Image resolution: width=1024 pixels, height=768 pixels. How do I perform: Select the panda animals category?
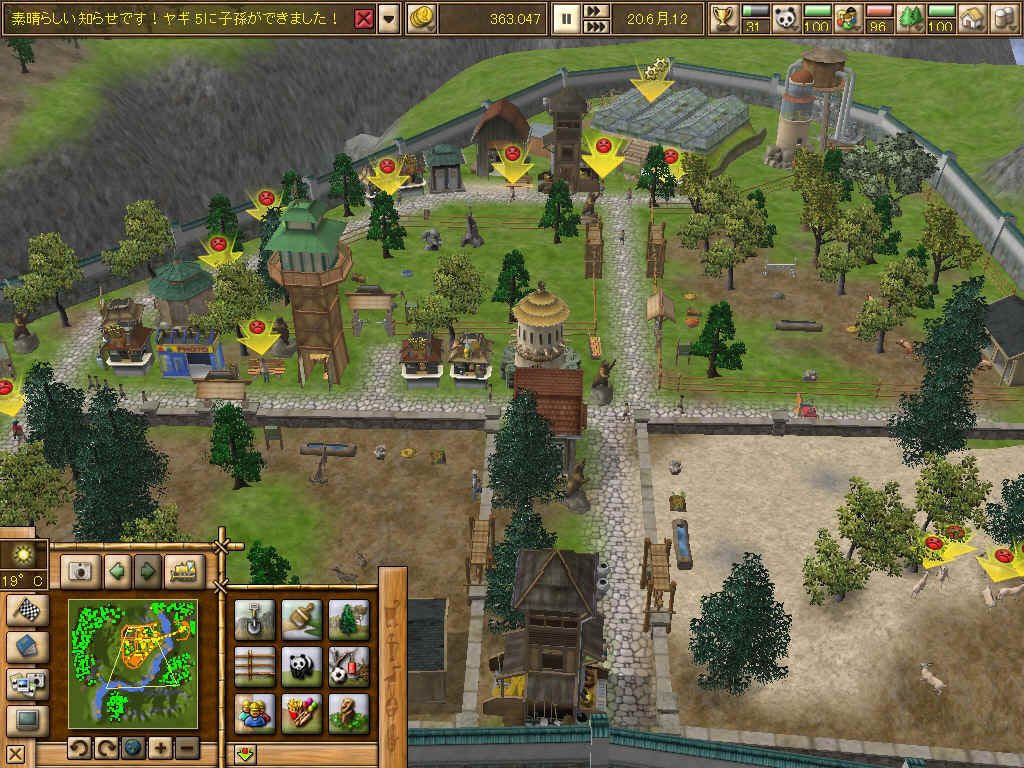pos(301,666)
